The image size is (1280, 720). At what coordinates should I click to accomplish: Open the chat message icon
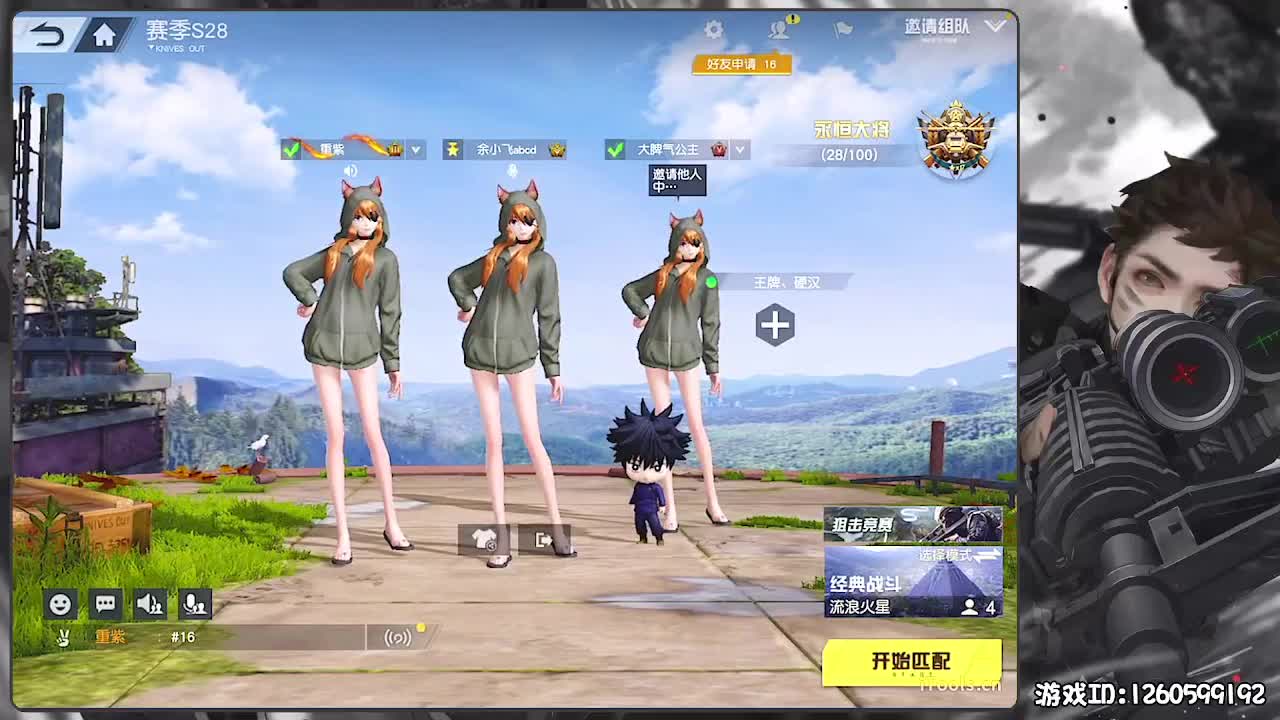point(104,604)
